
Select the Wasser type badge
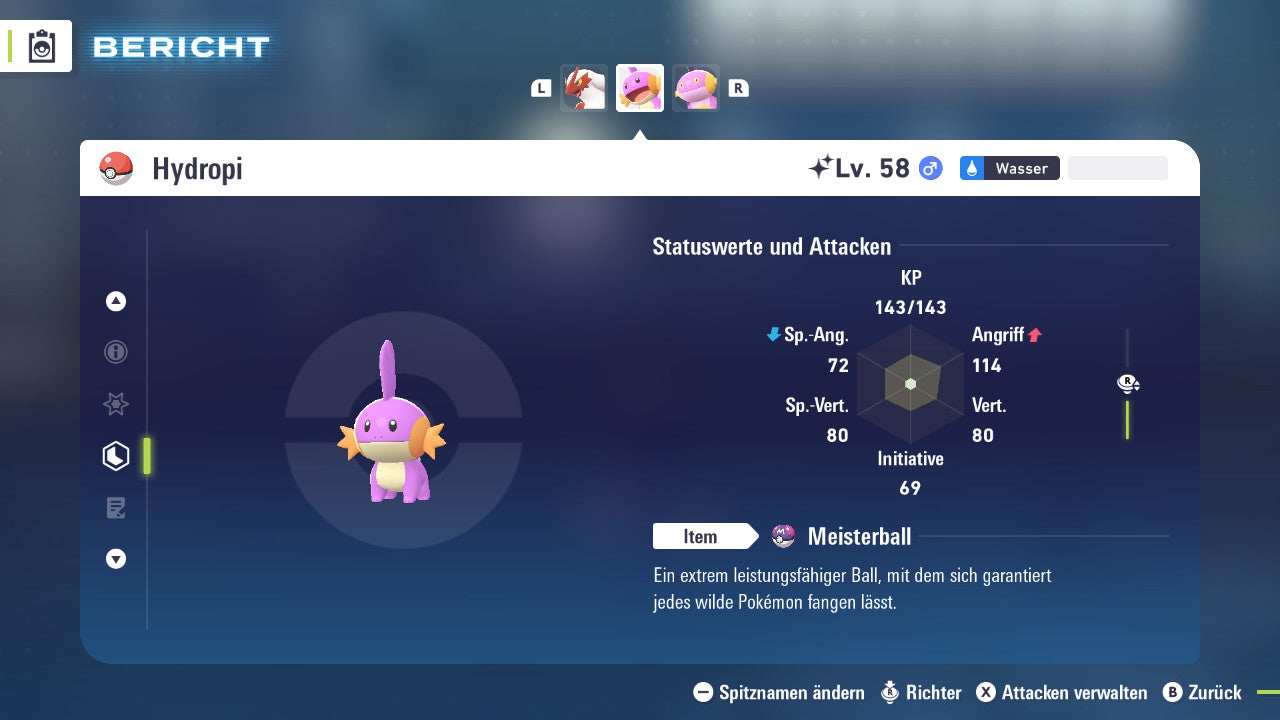pos(1009,168)
